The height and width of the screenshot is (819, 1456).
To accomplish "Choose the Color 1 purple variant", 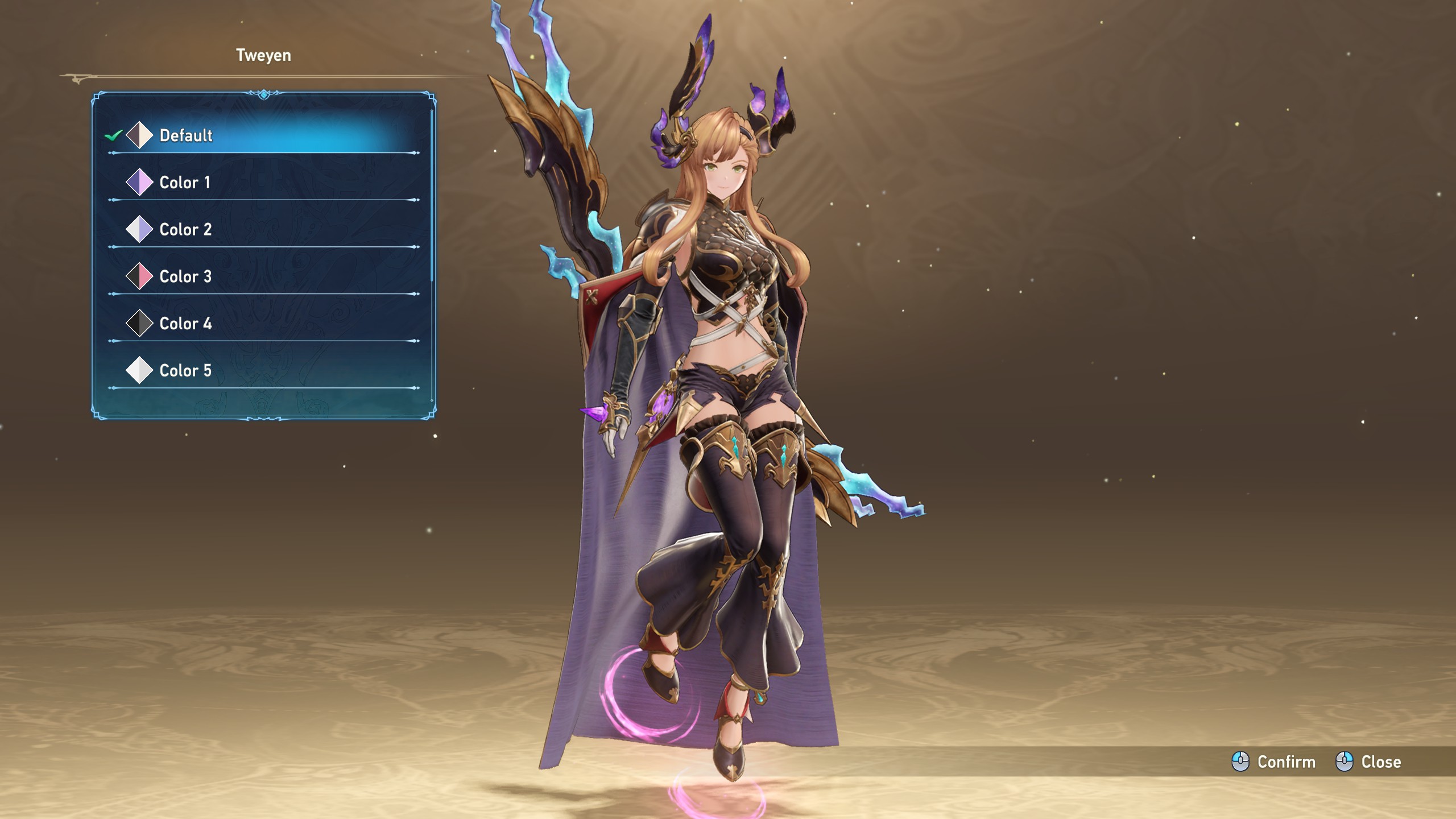I will [x=185, y=183].
